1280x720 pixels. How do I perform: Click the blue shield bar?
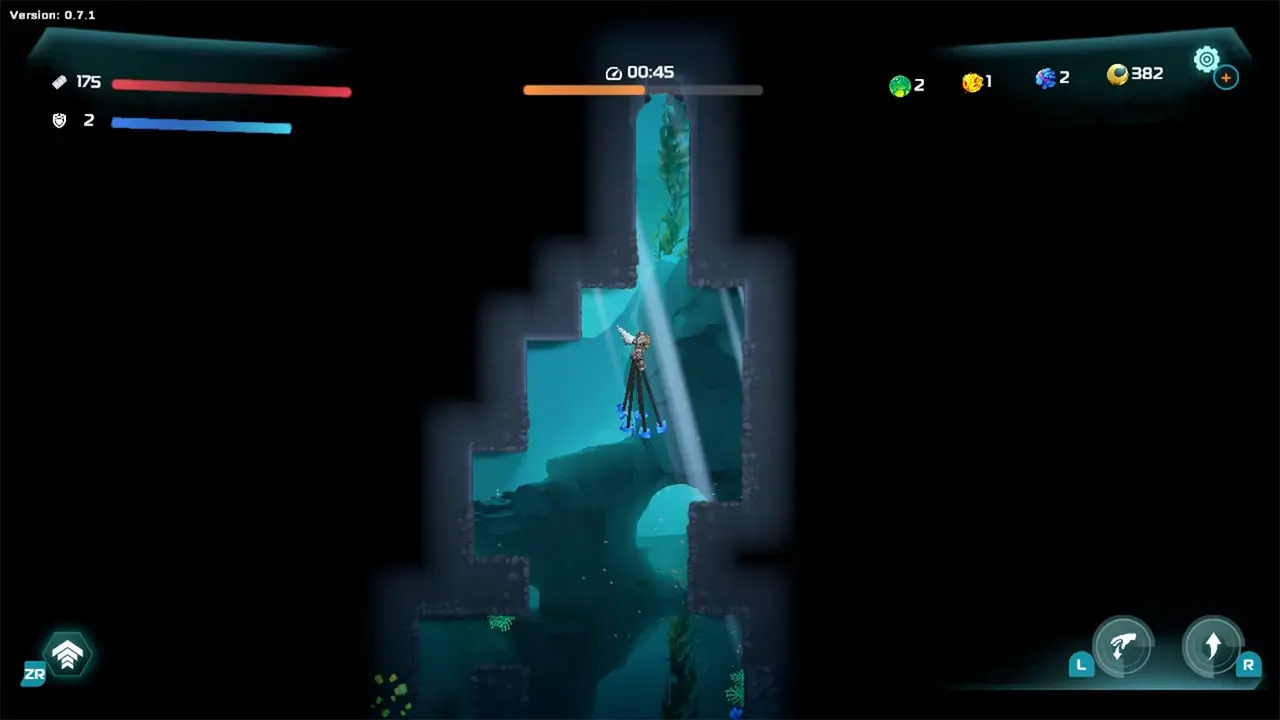[200, 126]
